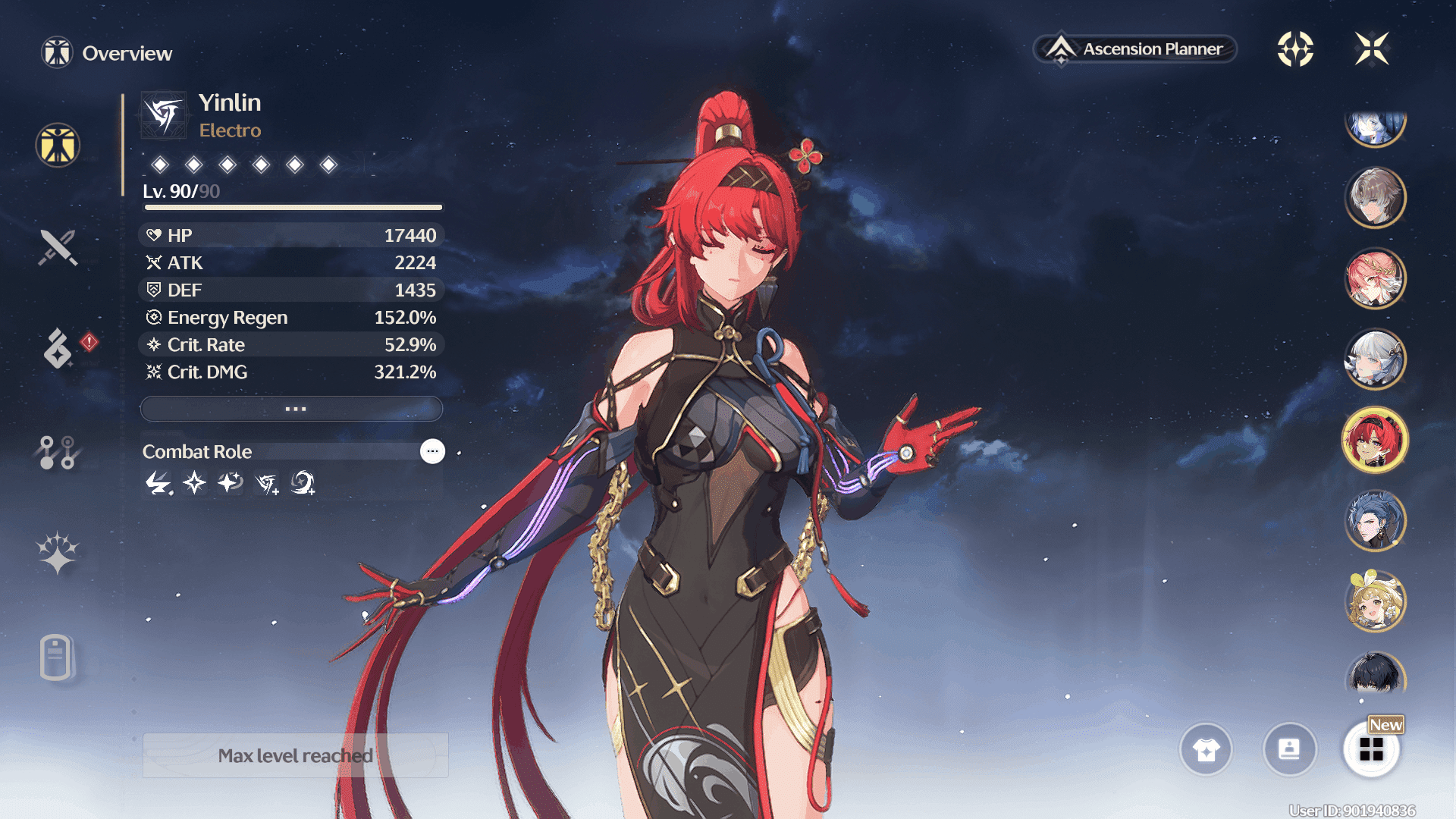1456x819 pixels.
Task: Open the Resonance Chain star tab
Action: pyautogui.click(x=58, y=552)
